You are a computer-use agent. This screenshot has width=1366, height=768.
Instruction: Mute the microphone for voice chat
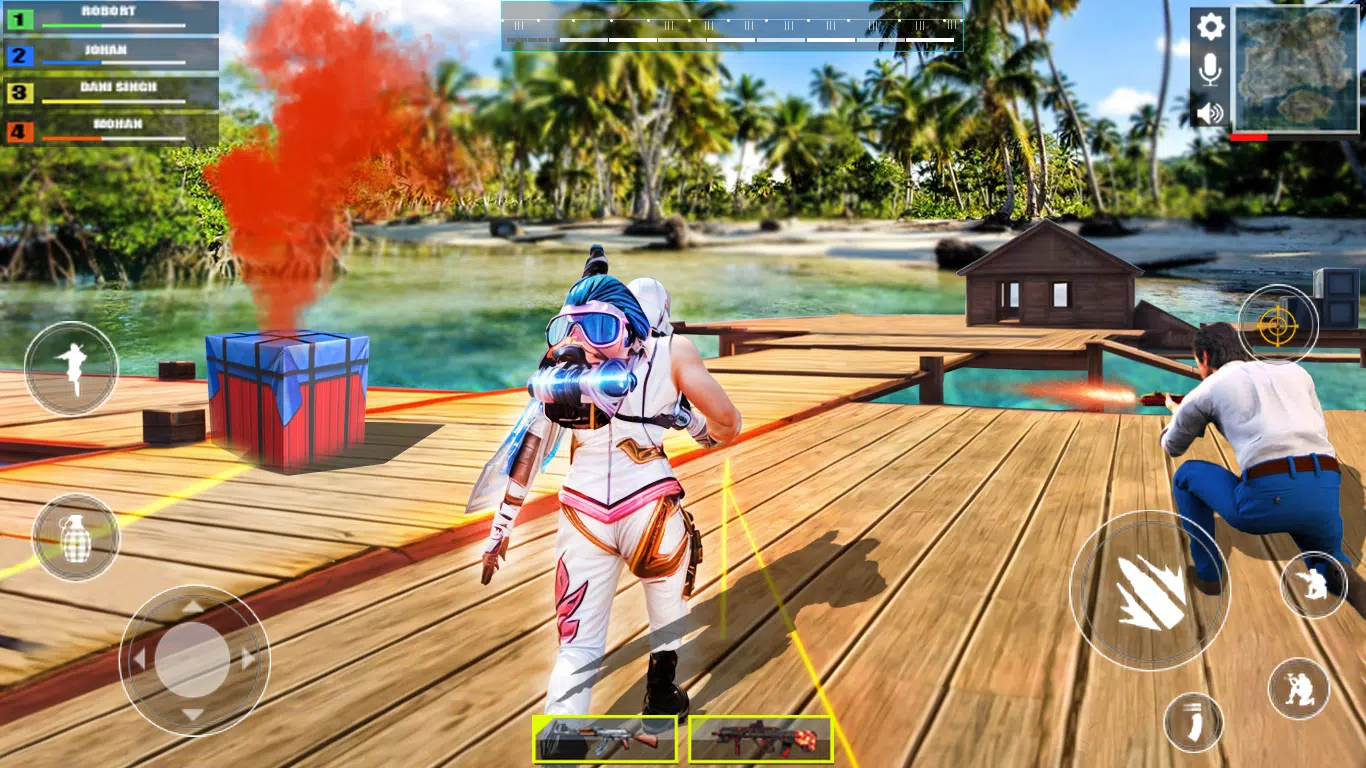[1209, 68]
